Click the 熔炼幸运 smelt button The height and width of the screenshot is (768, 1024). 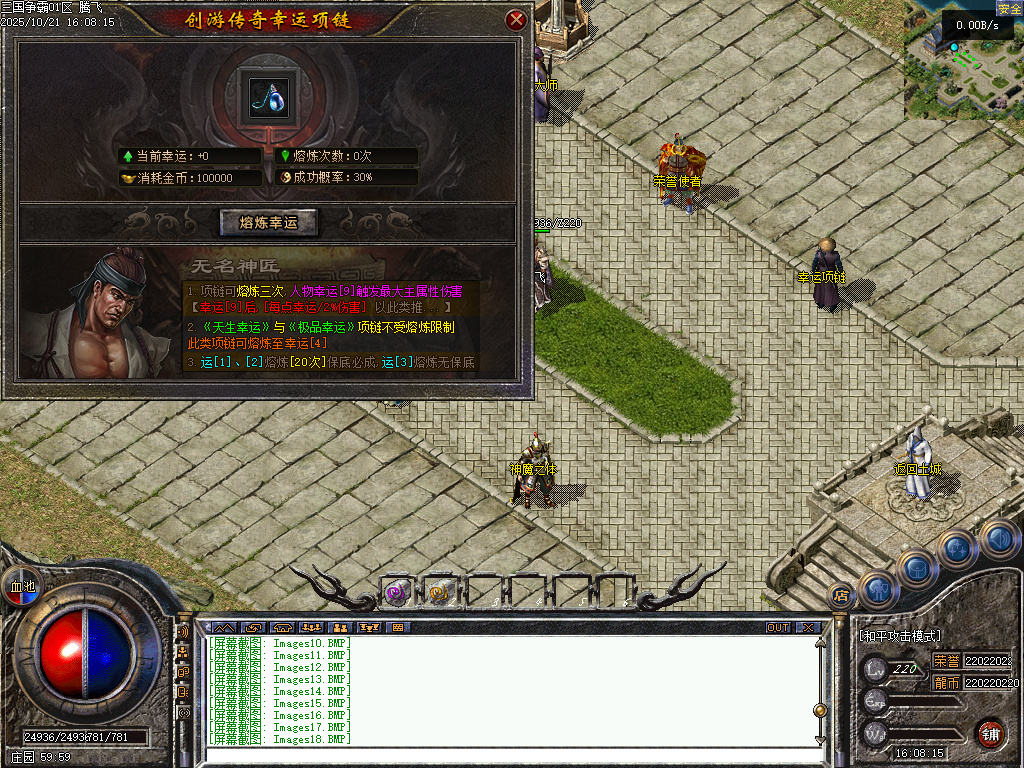point(268,222)
